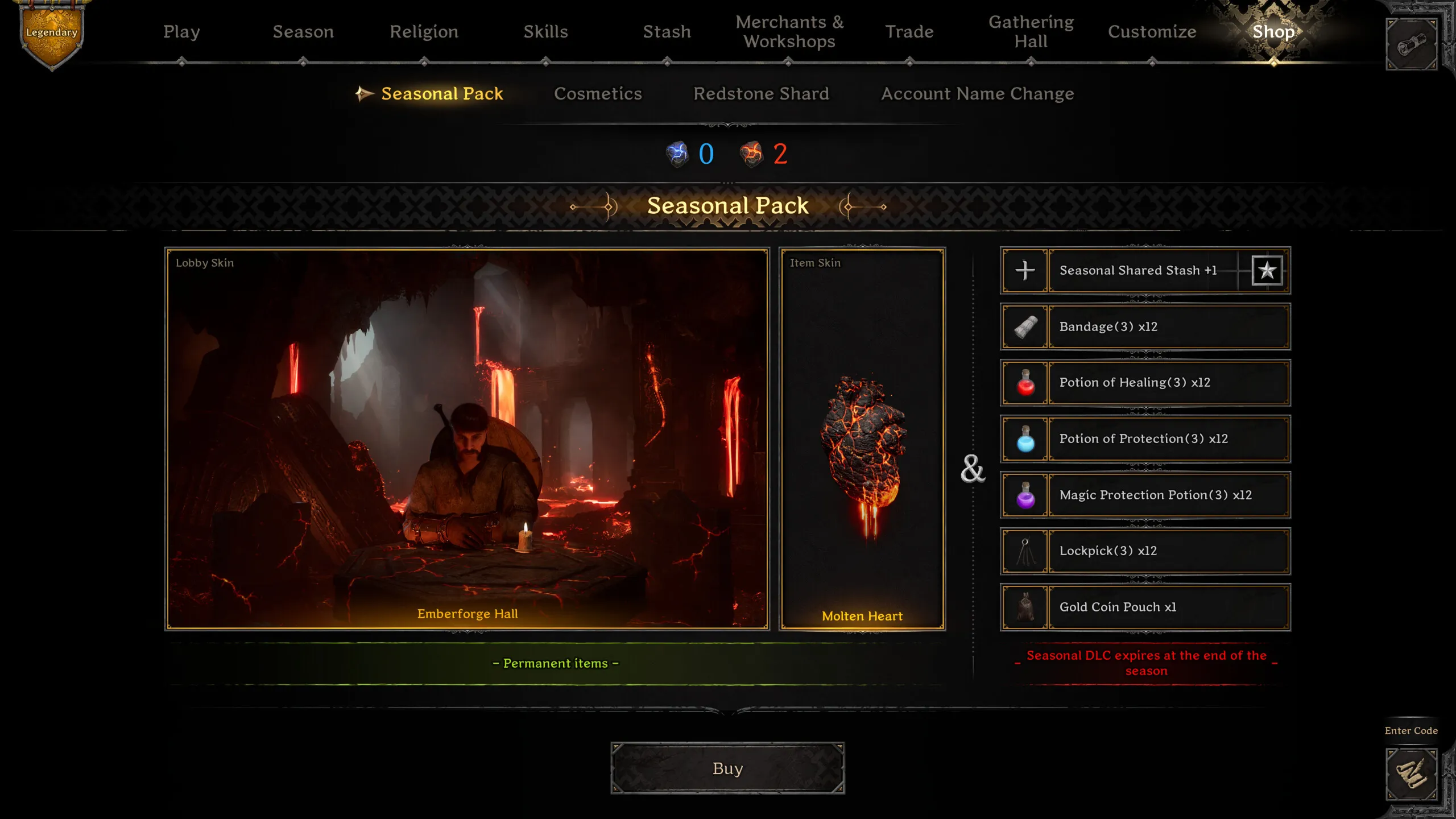The height and width of the screenshot is (819, 1456).
Task: Open the Play tab
Action: 181,32
